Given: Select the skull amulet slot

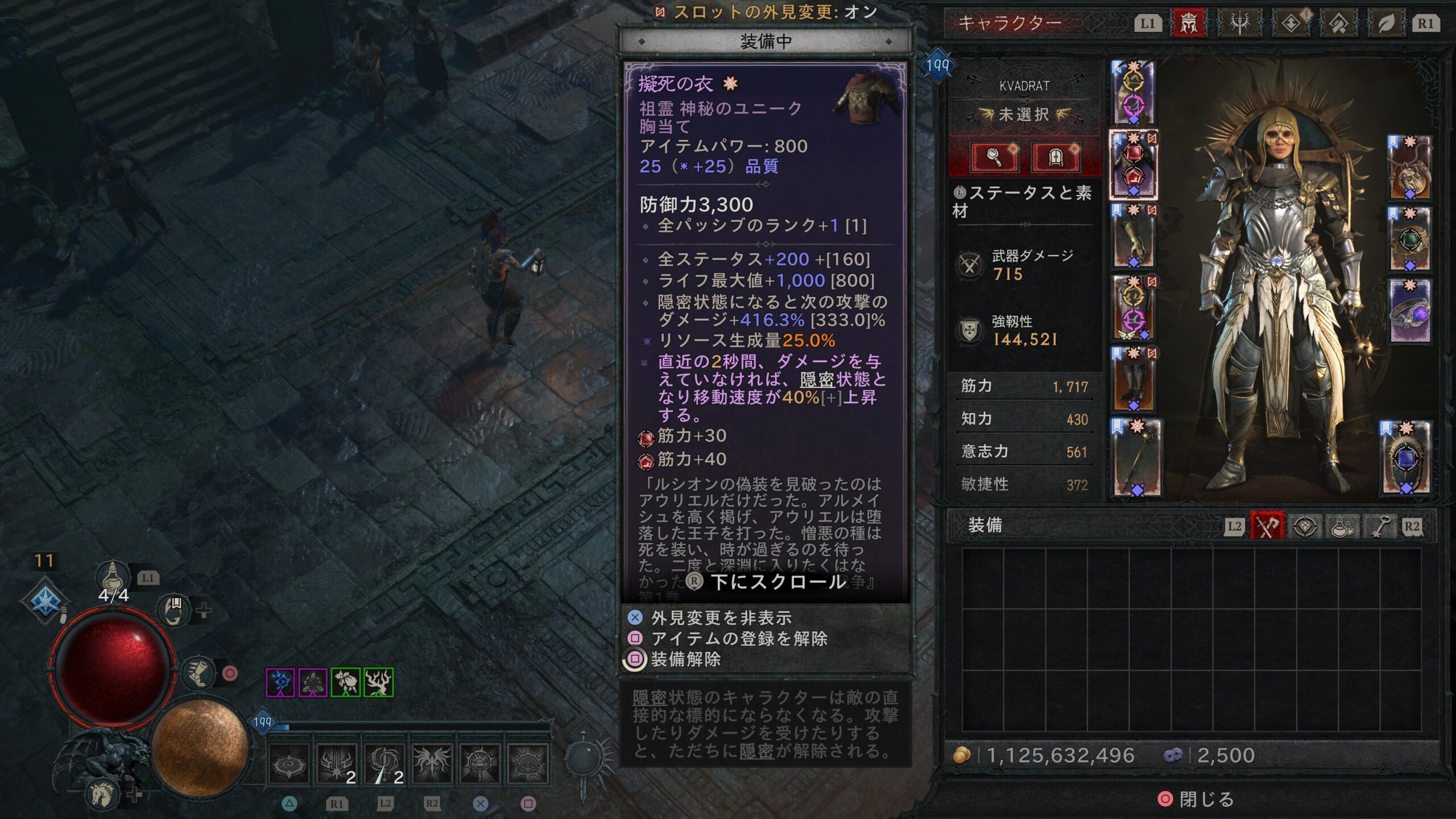Looking at the screenshot, I should click(x=1409, y=168).
